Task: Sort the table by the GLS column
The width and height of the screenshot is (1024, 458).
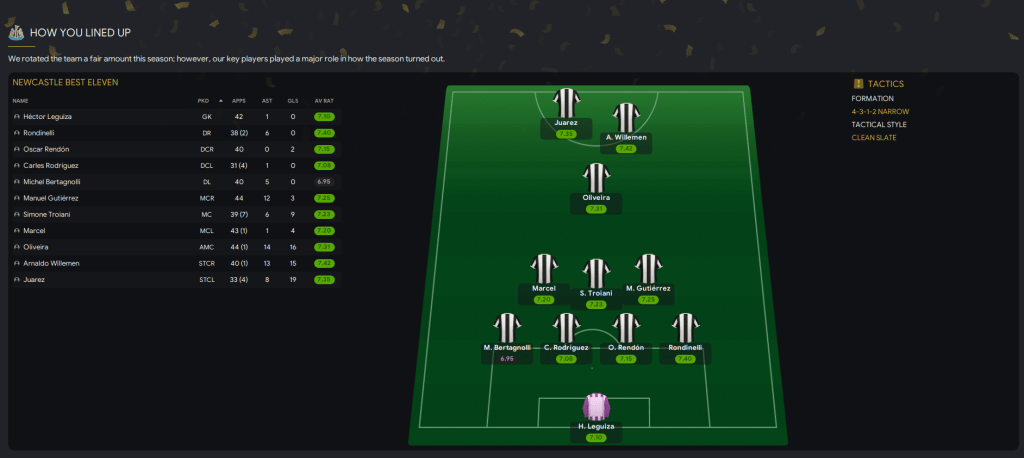Action: (293, 101)
